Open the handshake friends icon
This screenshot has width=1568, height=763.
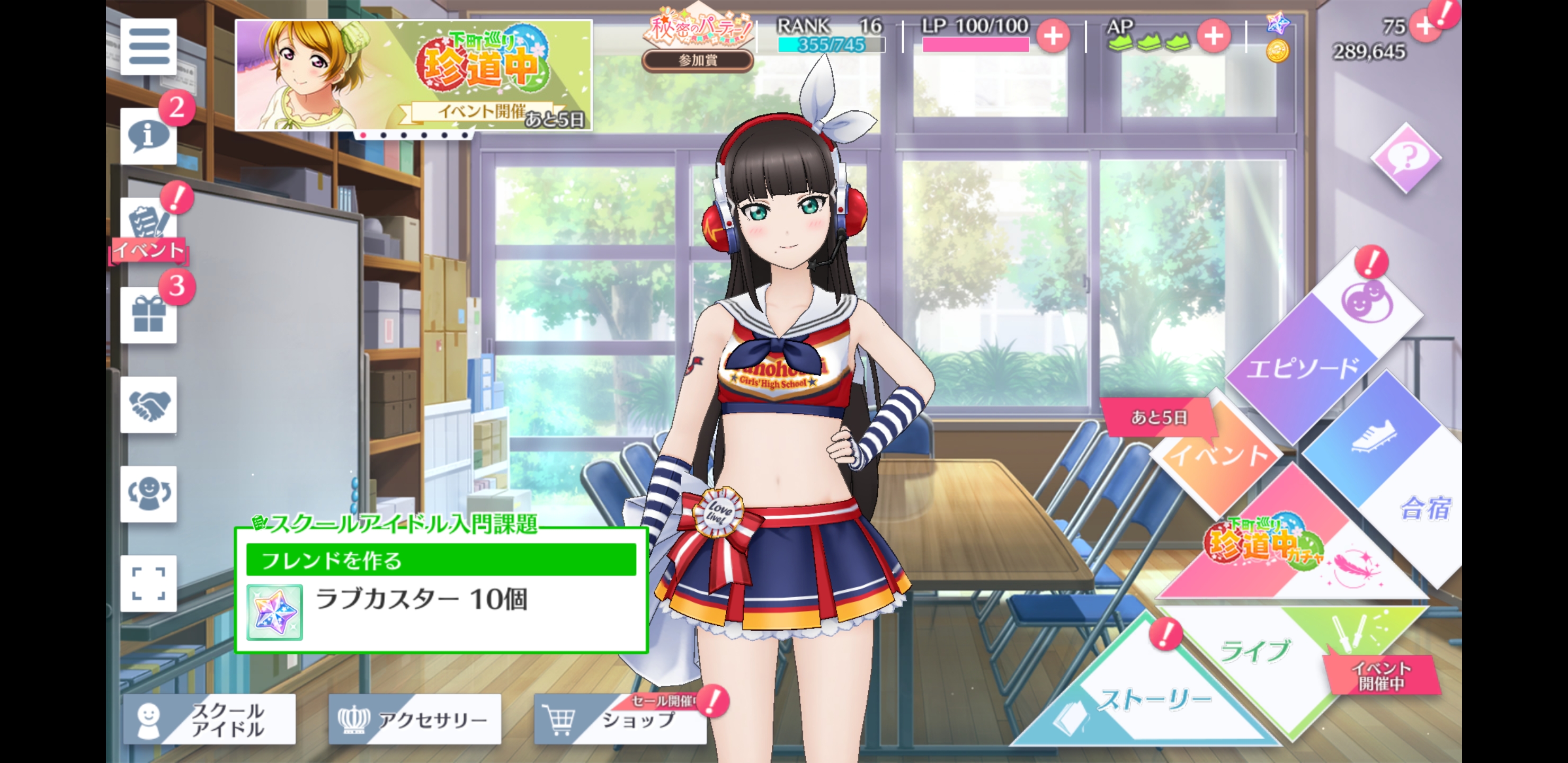click(x=148, y=405)
